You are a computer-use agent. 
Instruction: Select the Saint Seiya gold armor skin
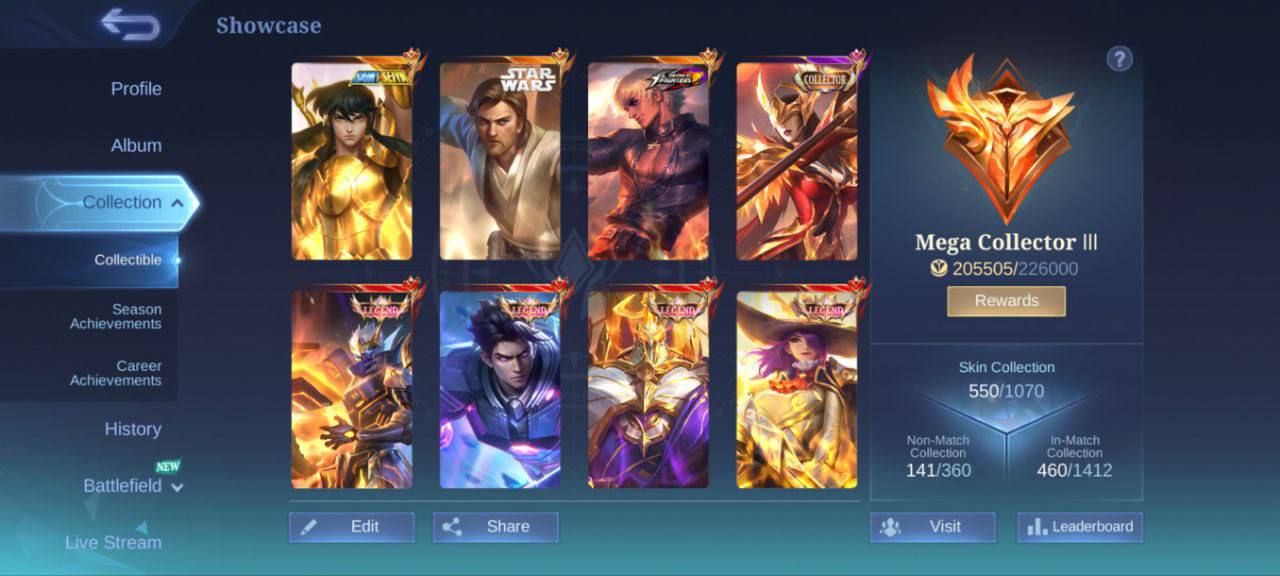click(x=352, y=162)
